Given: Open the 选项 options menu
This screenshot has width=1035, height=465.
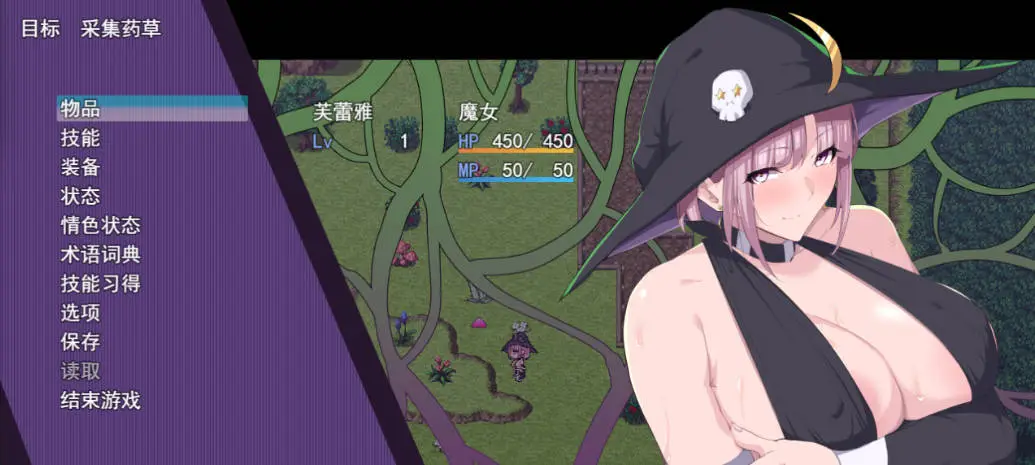Looking at the screenshot, I should pos(80,313).
